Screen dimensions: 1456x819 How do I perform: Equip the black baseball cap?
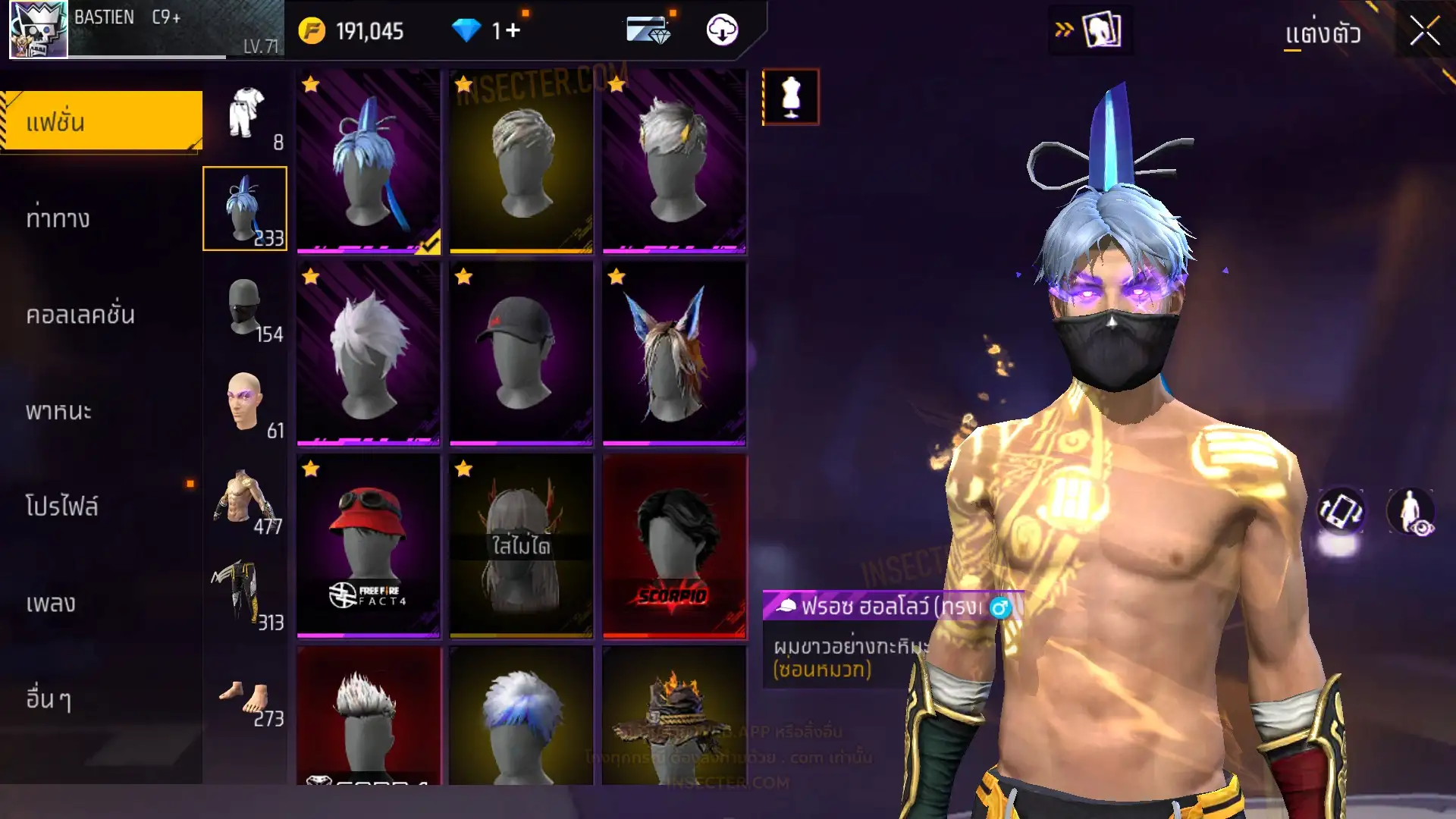[521, 353]
